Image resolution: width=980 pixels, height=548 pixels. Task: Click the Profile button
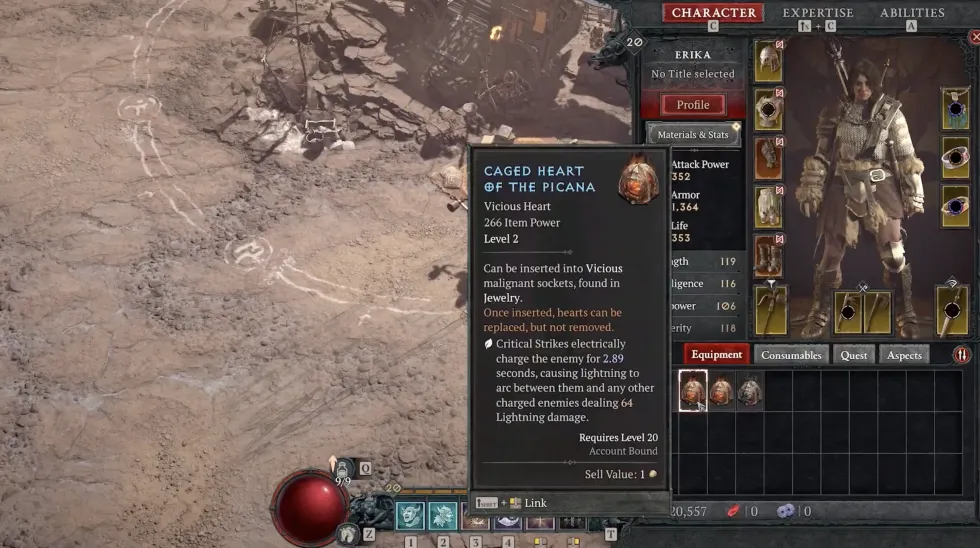[693, 105]
